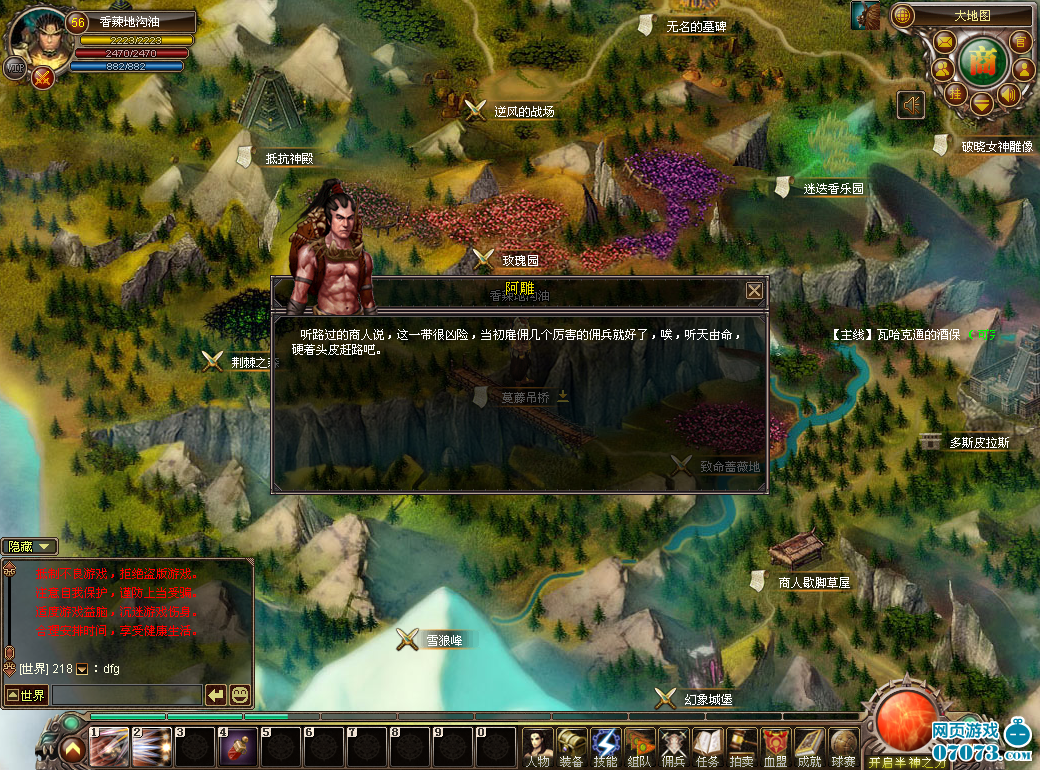
Task: Open the 成就 achievements panel
Action: [810, 746]
